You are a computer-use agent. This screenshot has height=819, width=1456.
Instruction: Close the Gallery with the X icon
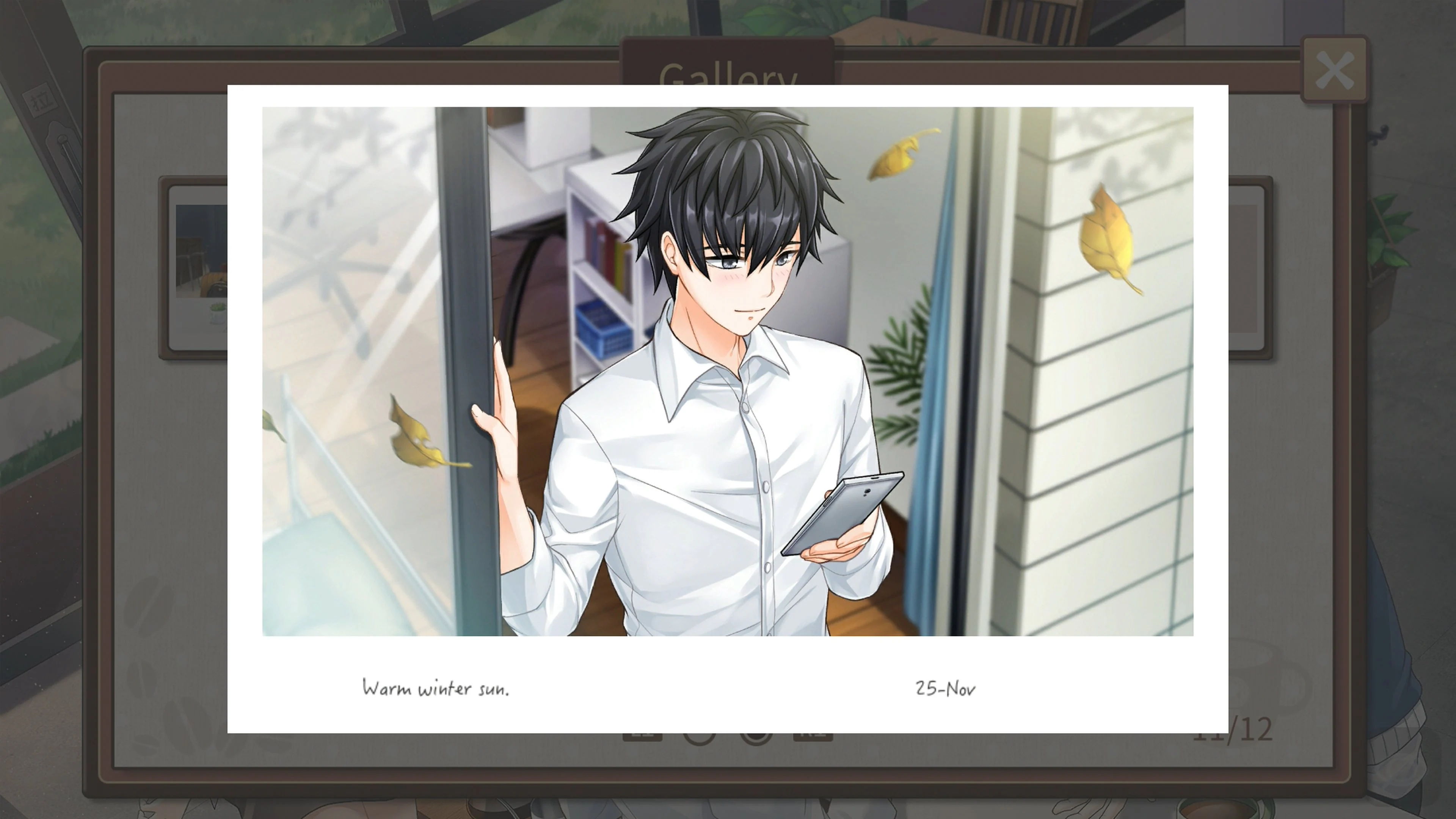pos(1335,69)
